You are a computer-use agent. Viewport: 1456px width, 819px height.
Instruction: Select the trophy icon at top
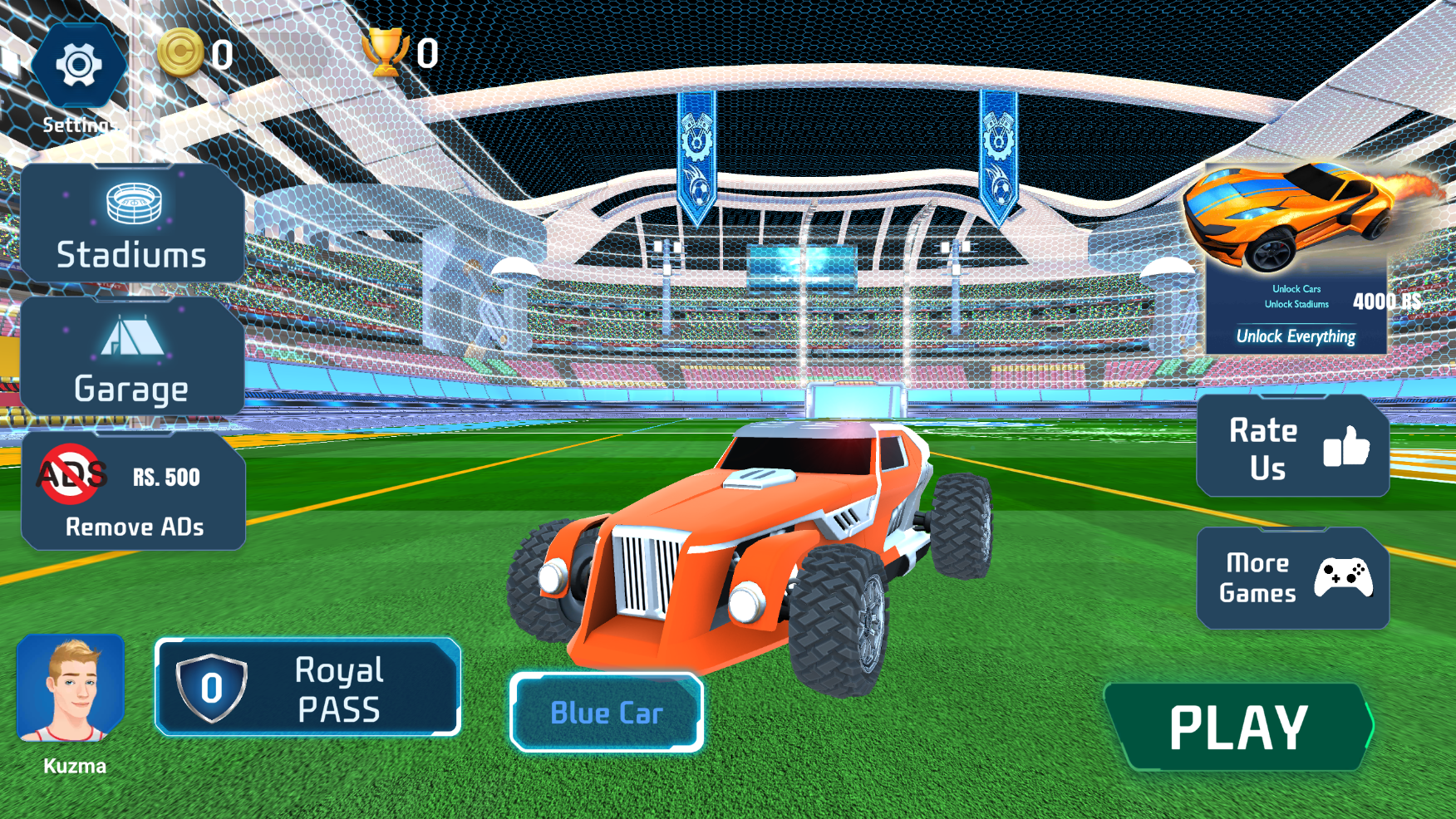point(387,51)
